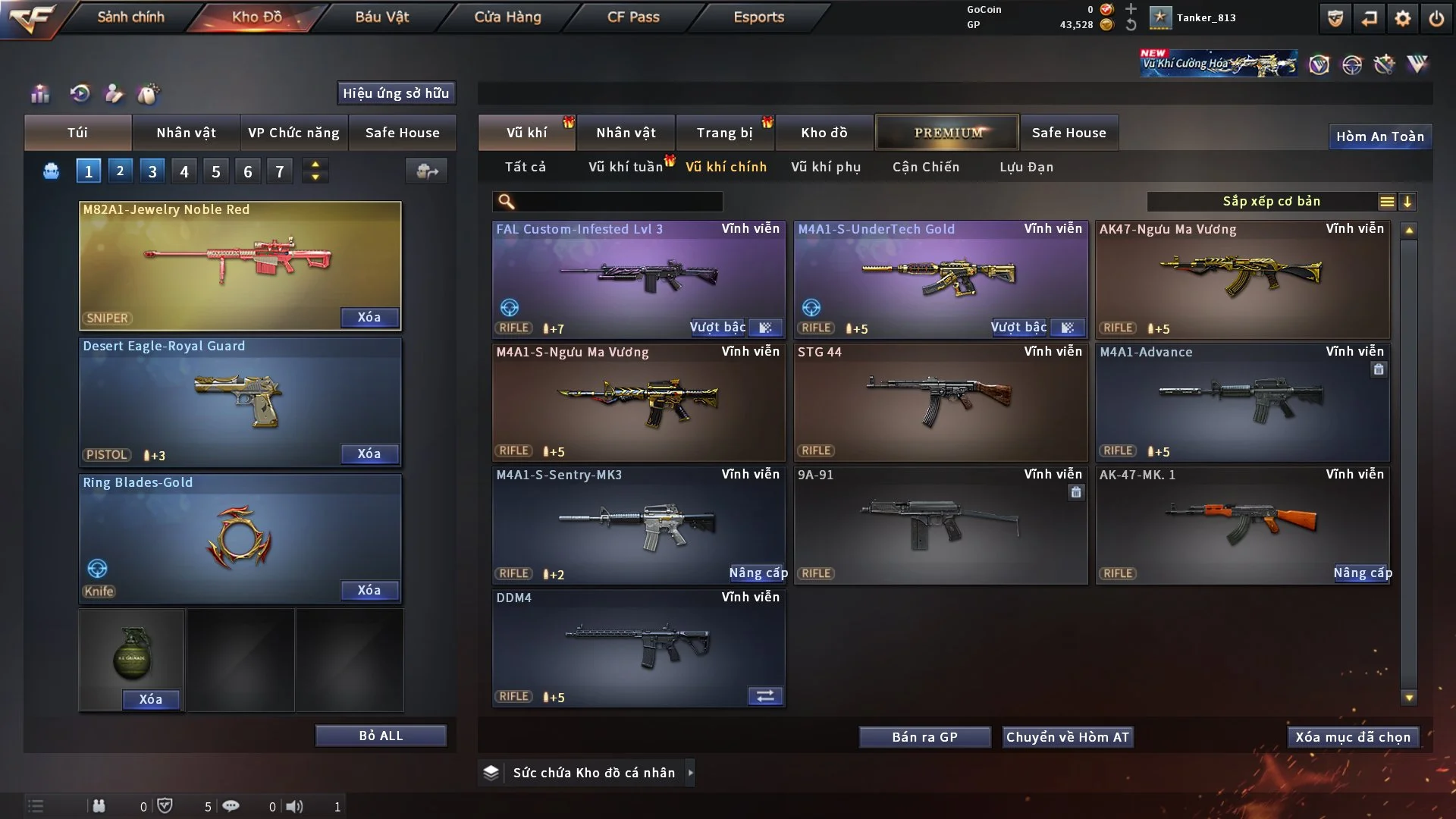Open the Sảnh chính main lobby menu
The image size is (1456, 819).
click(130, 17)
